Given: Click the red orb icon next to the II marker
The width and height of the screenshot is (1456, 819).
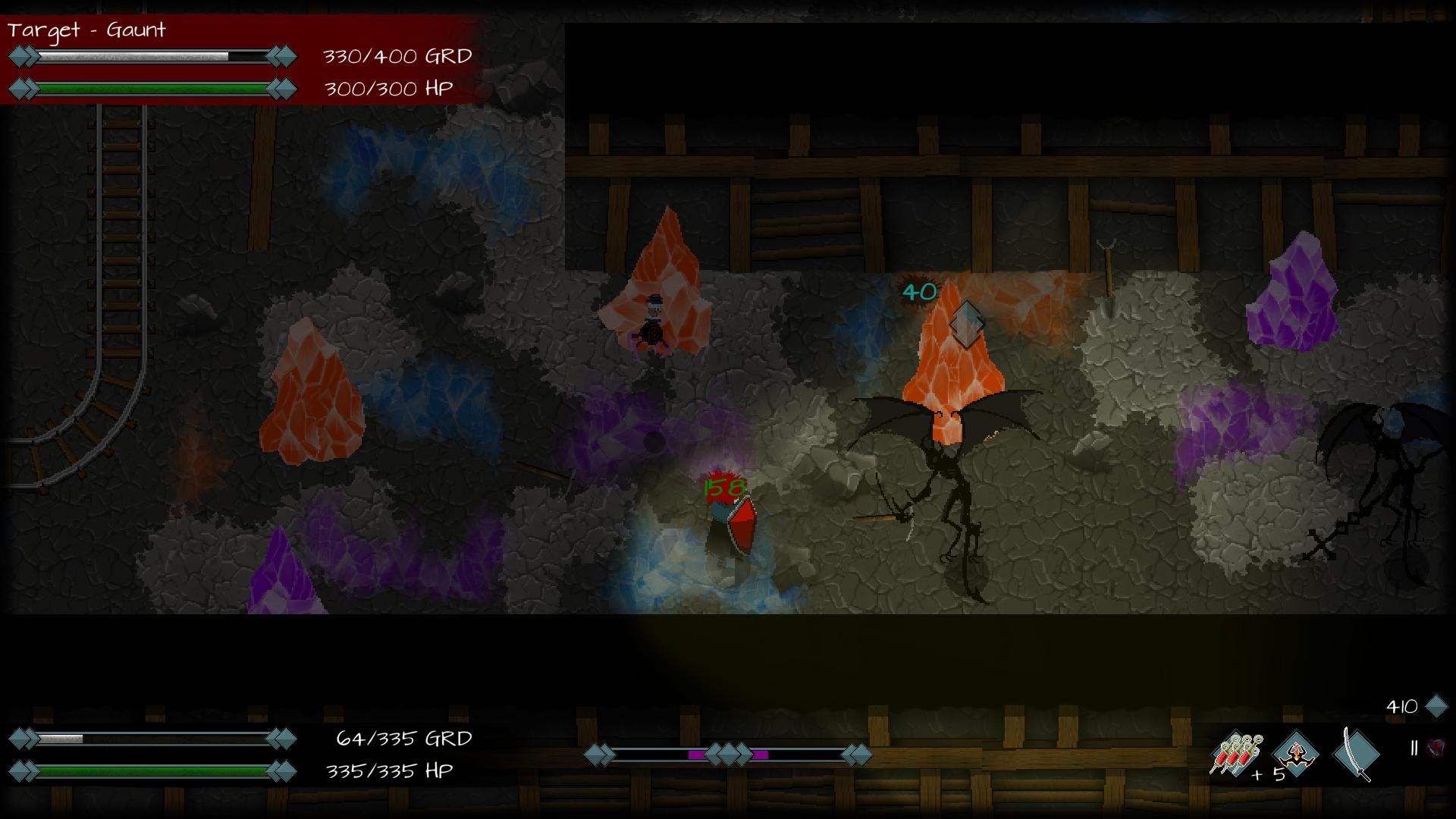Looking at the screenshot, I should [1436, 750].
